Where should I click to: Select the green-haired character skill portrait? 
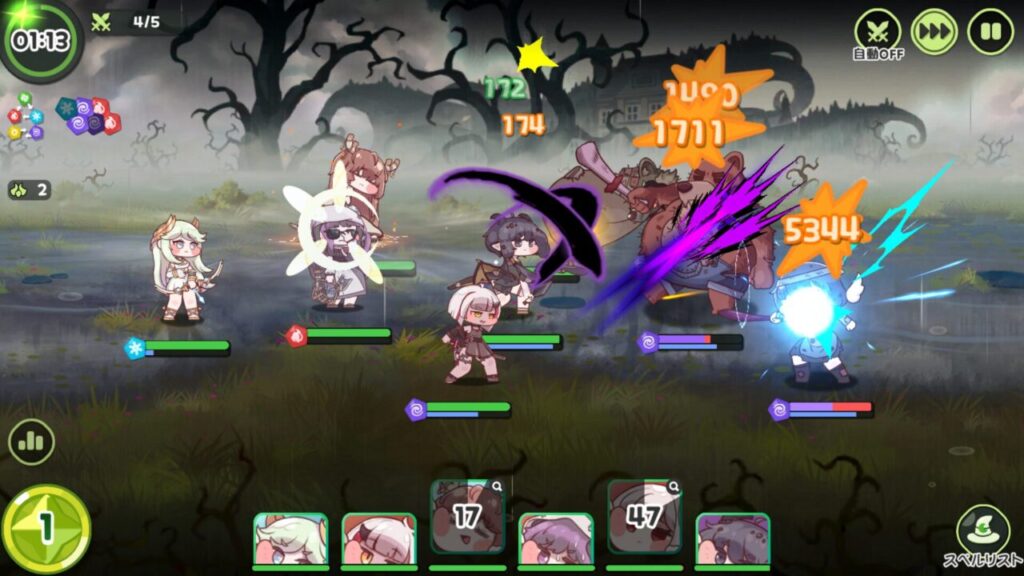pyautogui.click(x=290, y=540)
